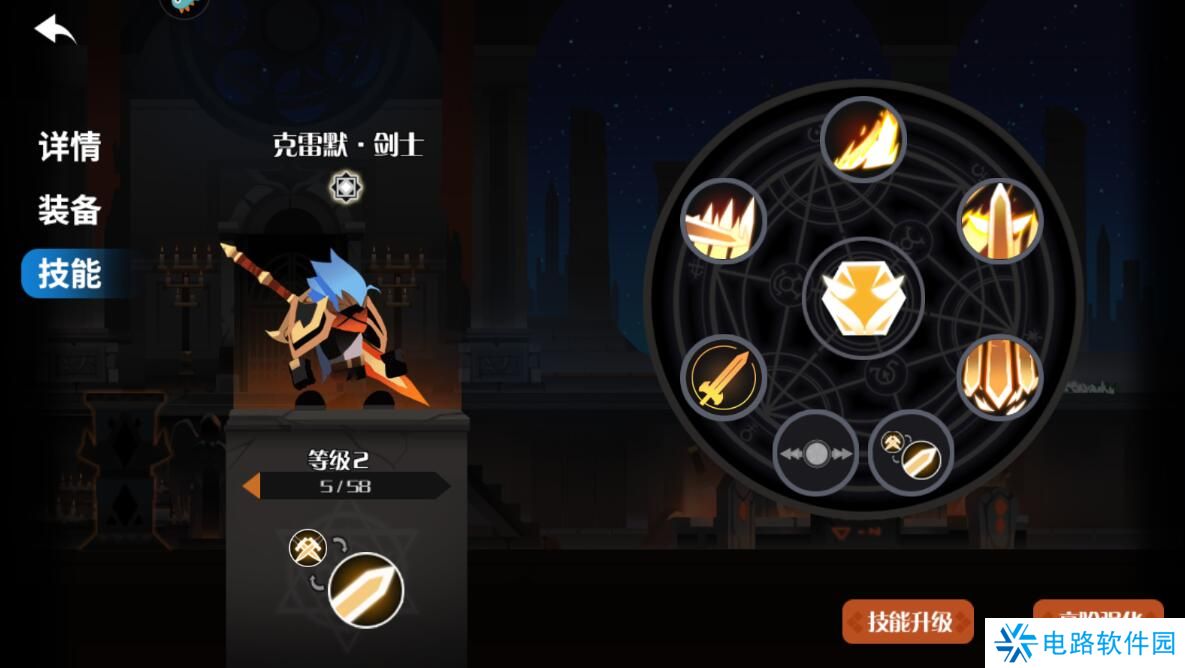Select the 技能 tab
1185x668 pixels.
pos(70,273)
